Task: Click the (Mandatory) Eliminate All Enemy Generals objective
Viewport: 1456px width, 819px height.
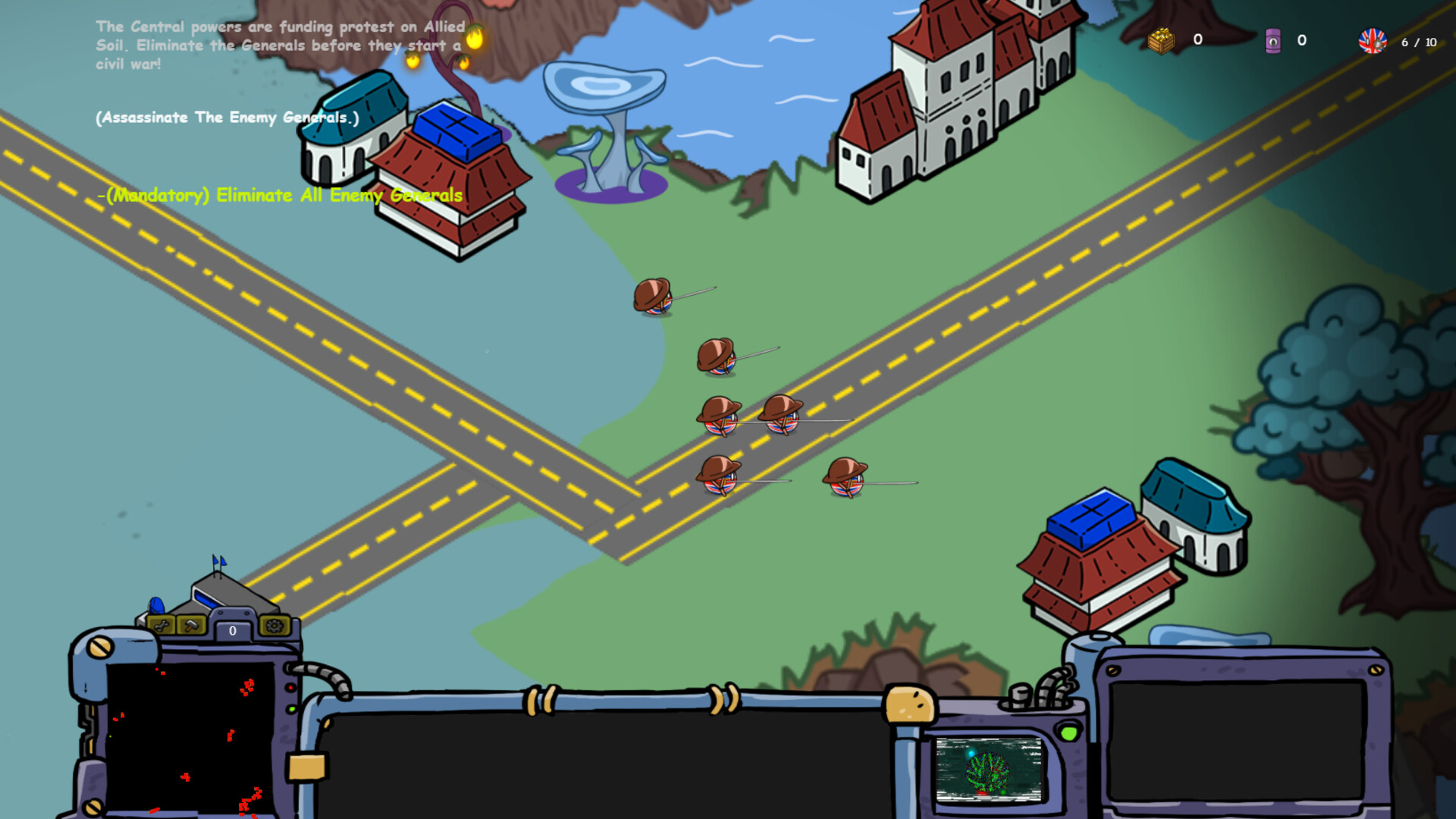Action: pyautogui.click(x=280, y=195)
